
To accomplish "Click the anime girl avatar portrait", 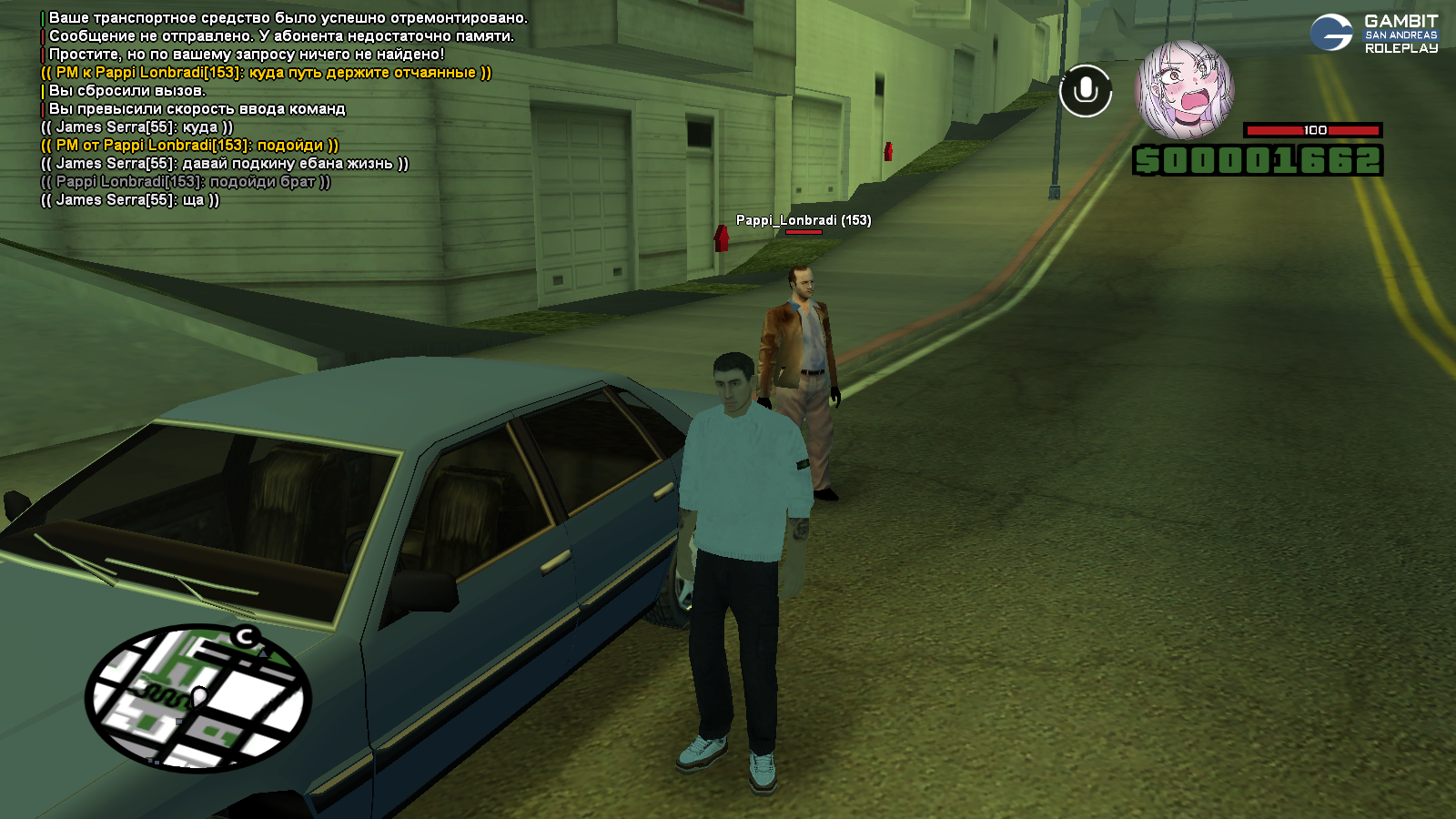I will pos(1184,90).
